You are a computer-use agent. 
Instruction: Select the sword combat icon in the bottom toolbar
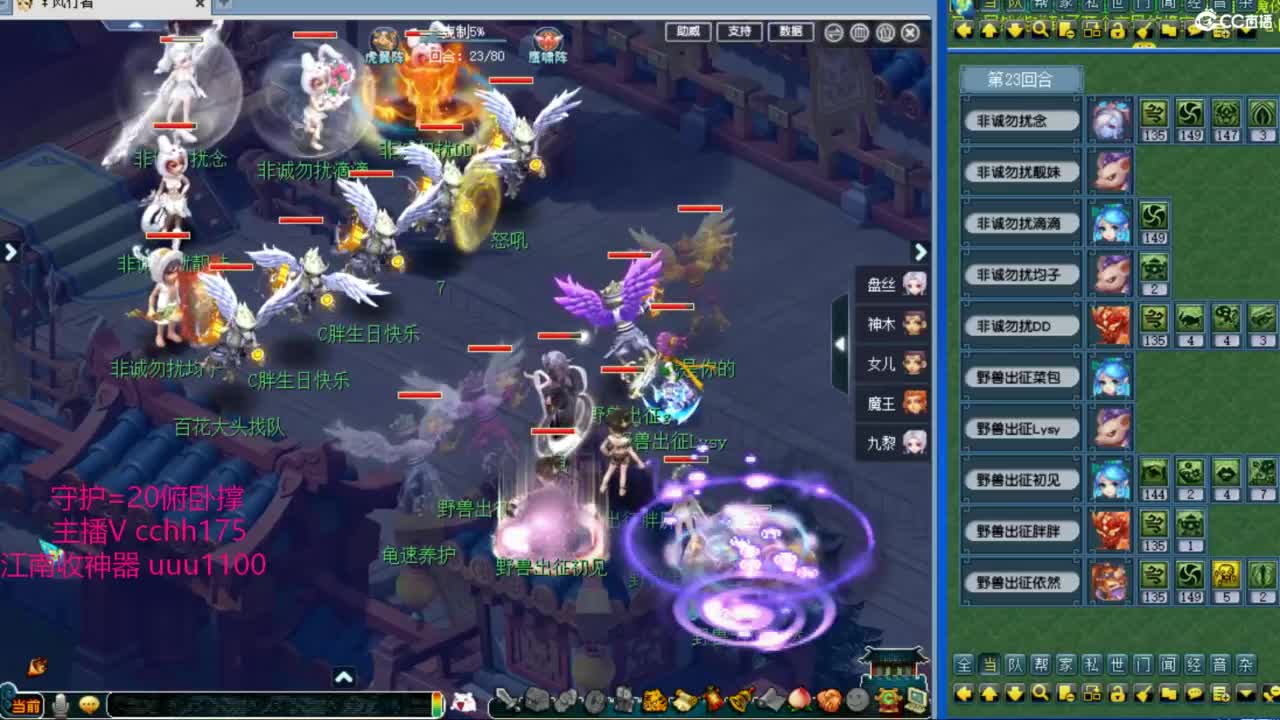[x=506, y=701]
